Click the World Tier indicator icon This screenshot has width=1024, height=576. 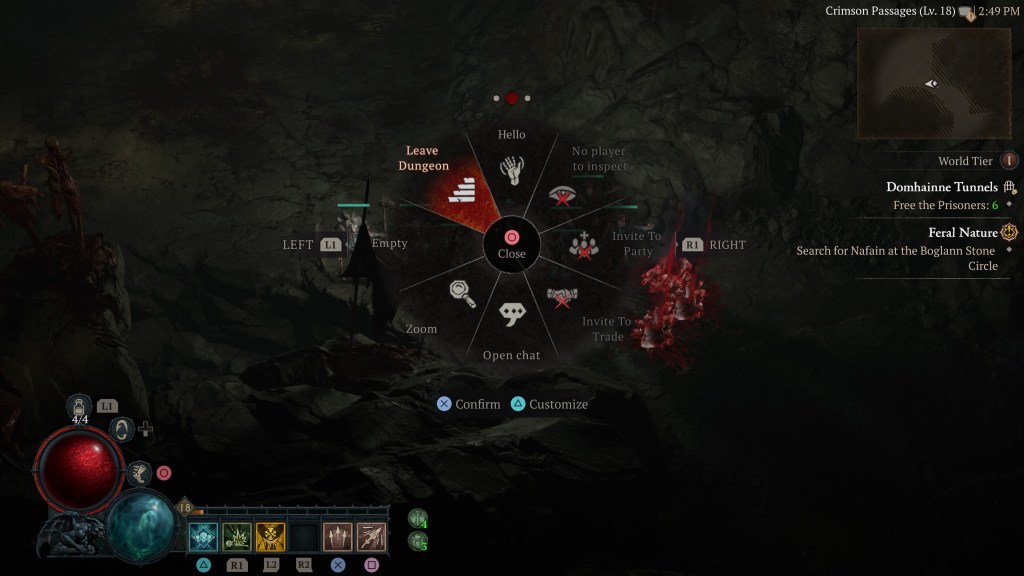tap(1009, 160)
